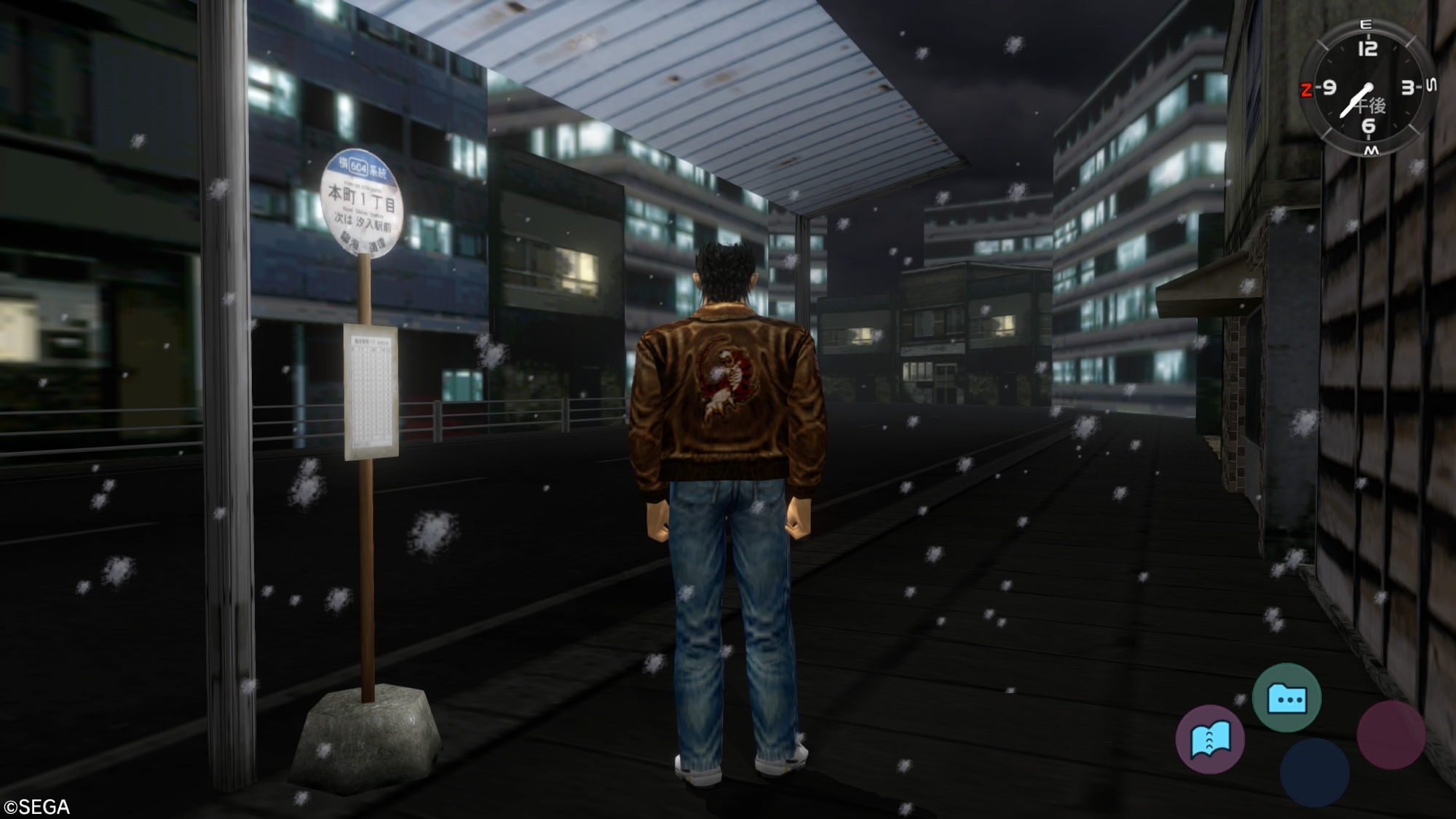
Task: Tap the empty dark blue circle button
Action: click(1314, 773)
